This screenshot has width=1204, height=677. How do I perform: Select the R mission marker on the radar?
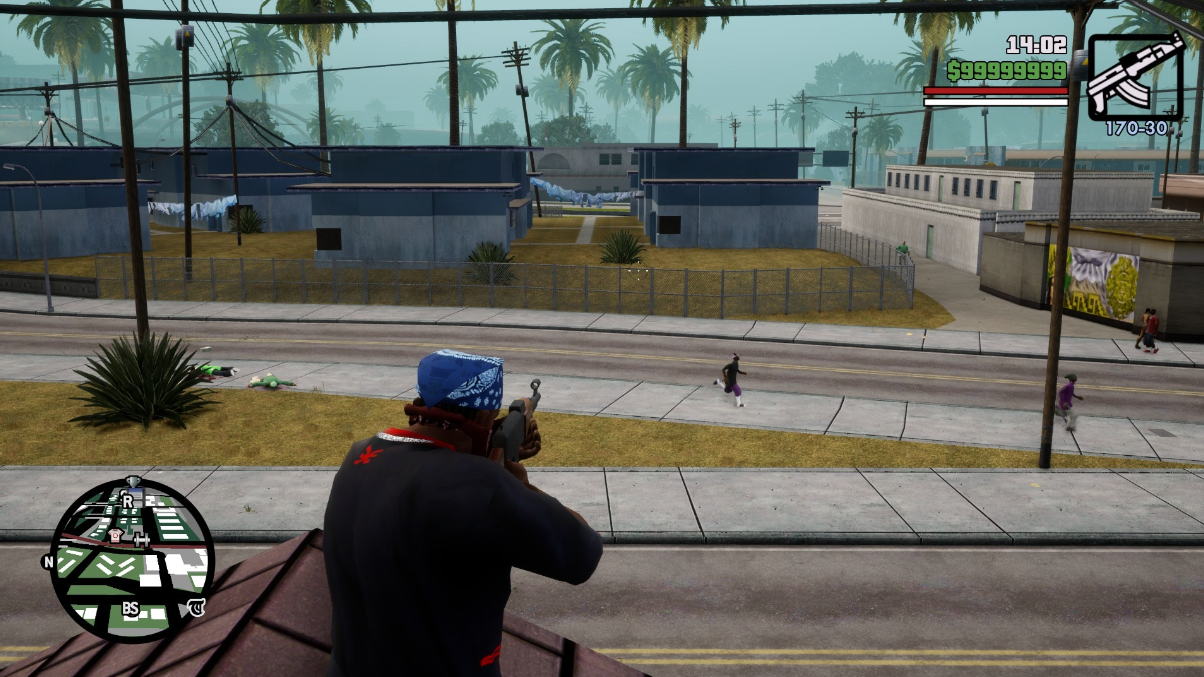pos(127,500)
